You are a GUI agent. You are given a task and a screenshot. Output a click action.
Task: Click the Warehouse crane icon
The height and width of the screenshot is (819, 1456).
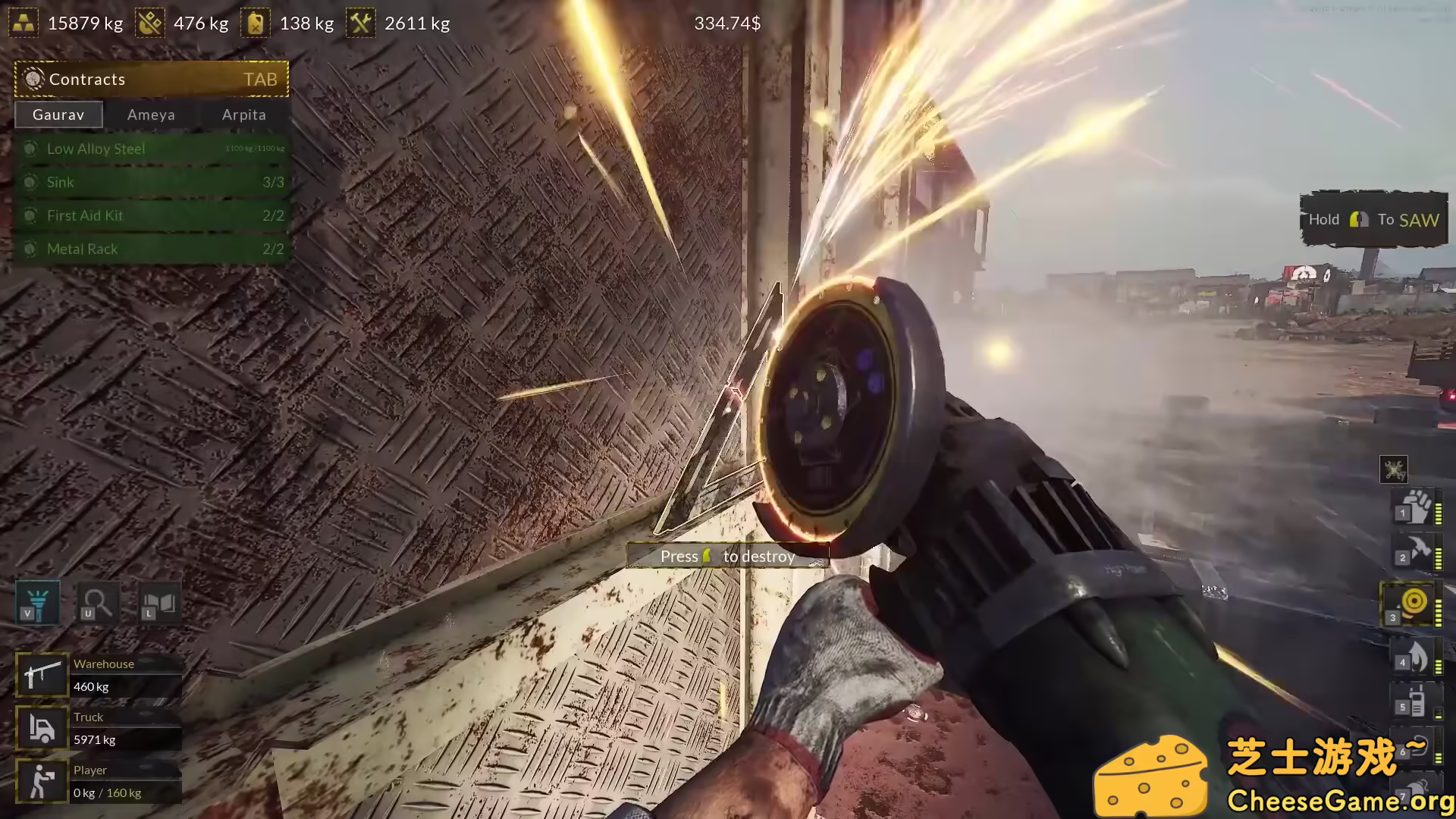(42, 674)
